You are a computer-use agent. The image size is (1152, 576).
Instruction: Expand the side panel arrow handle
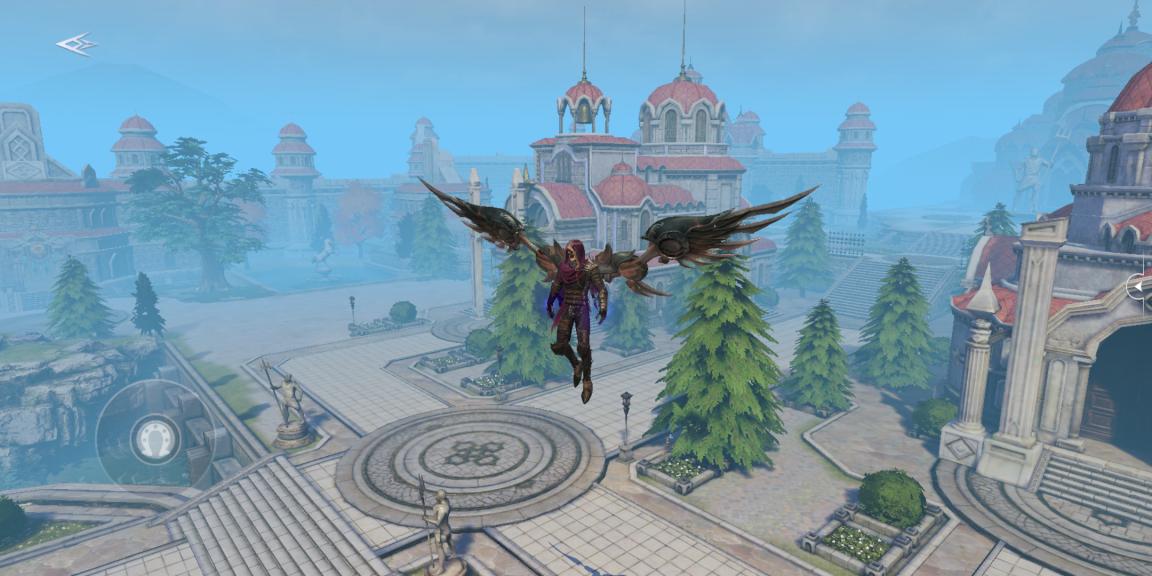point(1139,287)
